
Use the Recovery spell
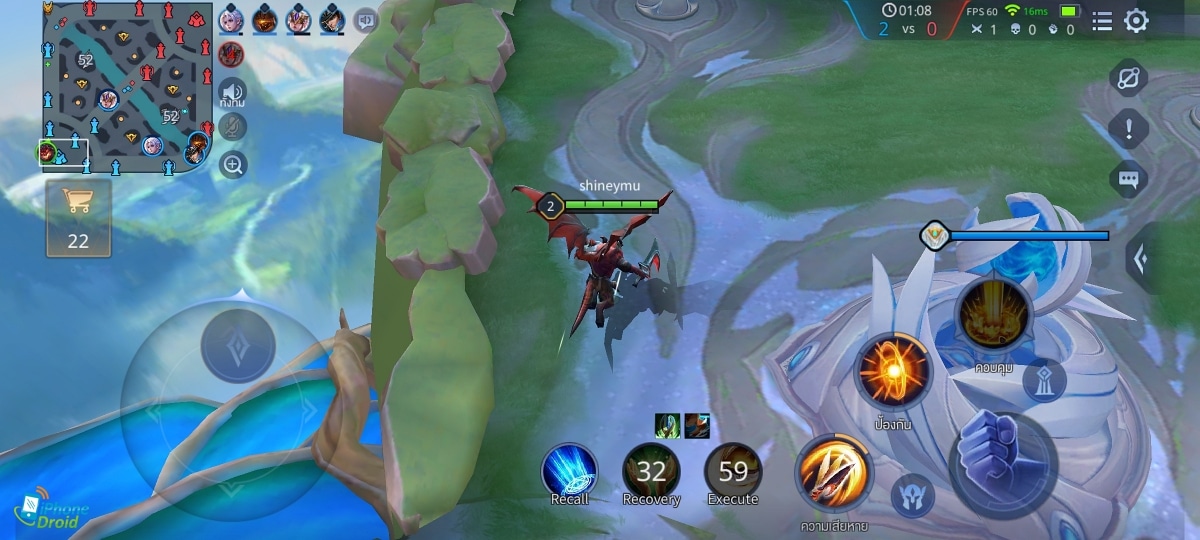coord(651,470)
